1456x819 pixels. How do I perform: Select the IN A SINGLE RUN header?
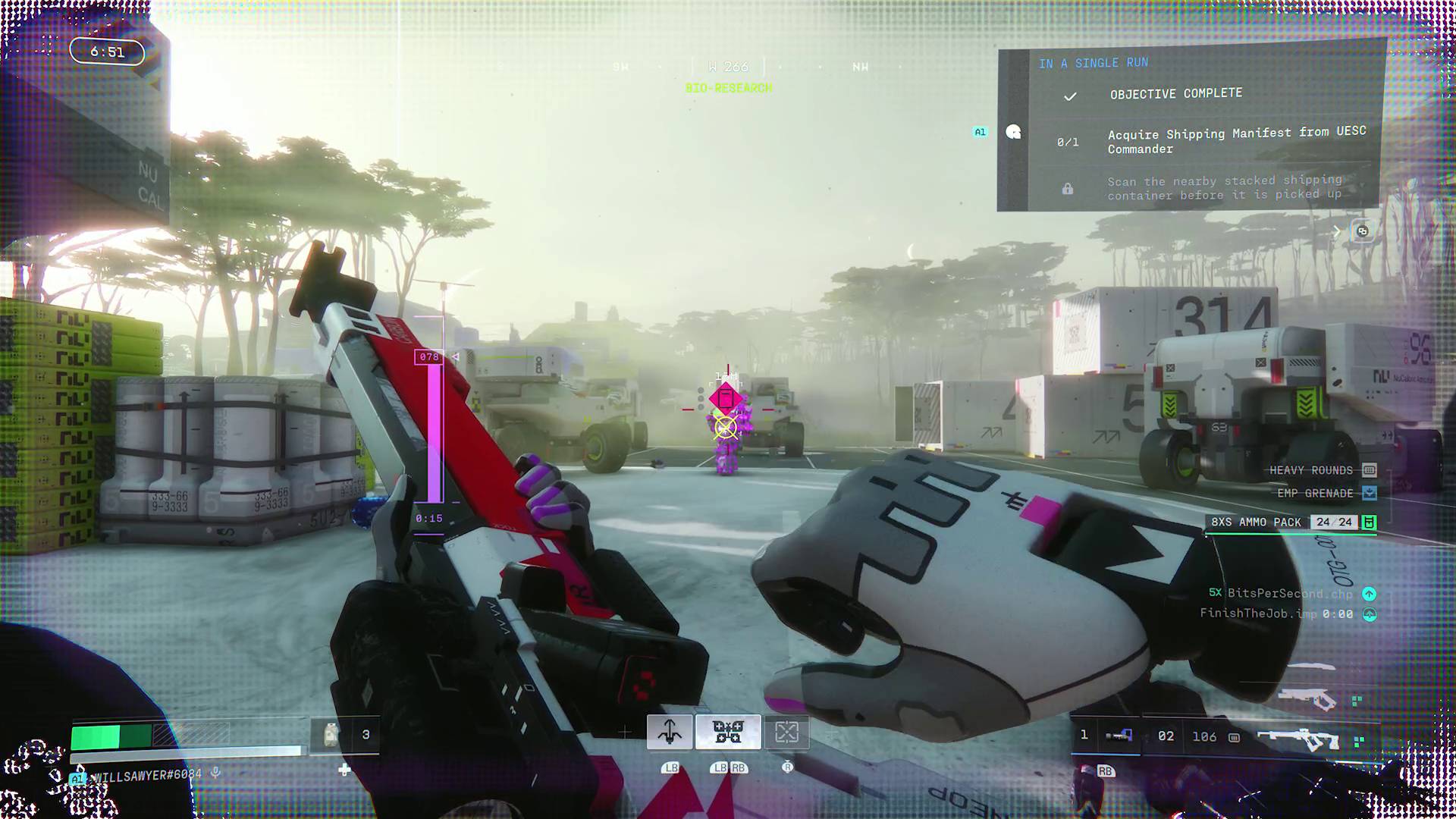coord(1094,63)
